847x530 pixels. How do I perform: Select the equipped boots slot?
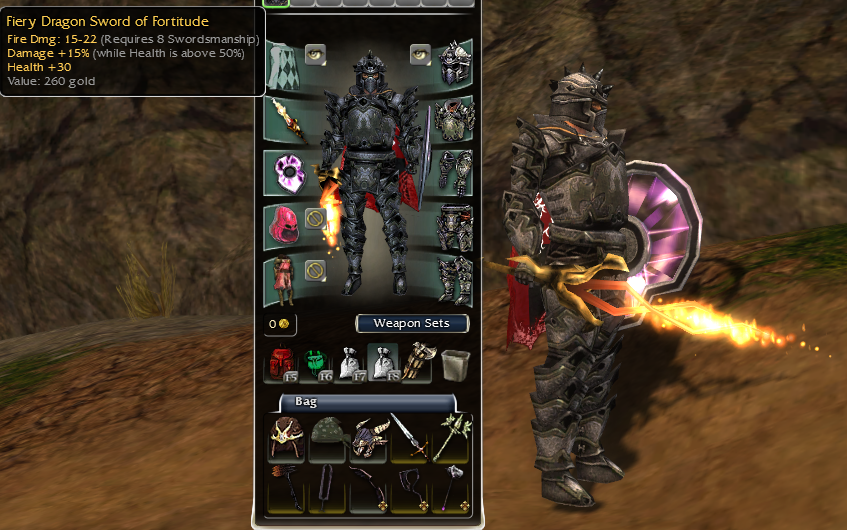pos(456,280)
